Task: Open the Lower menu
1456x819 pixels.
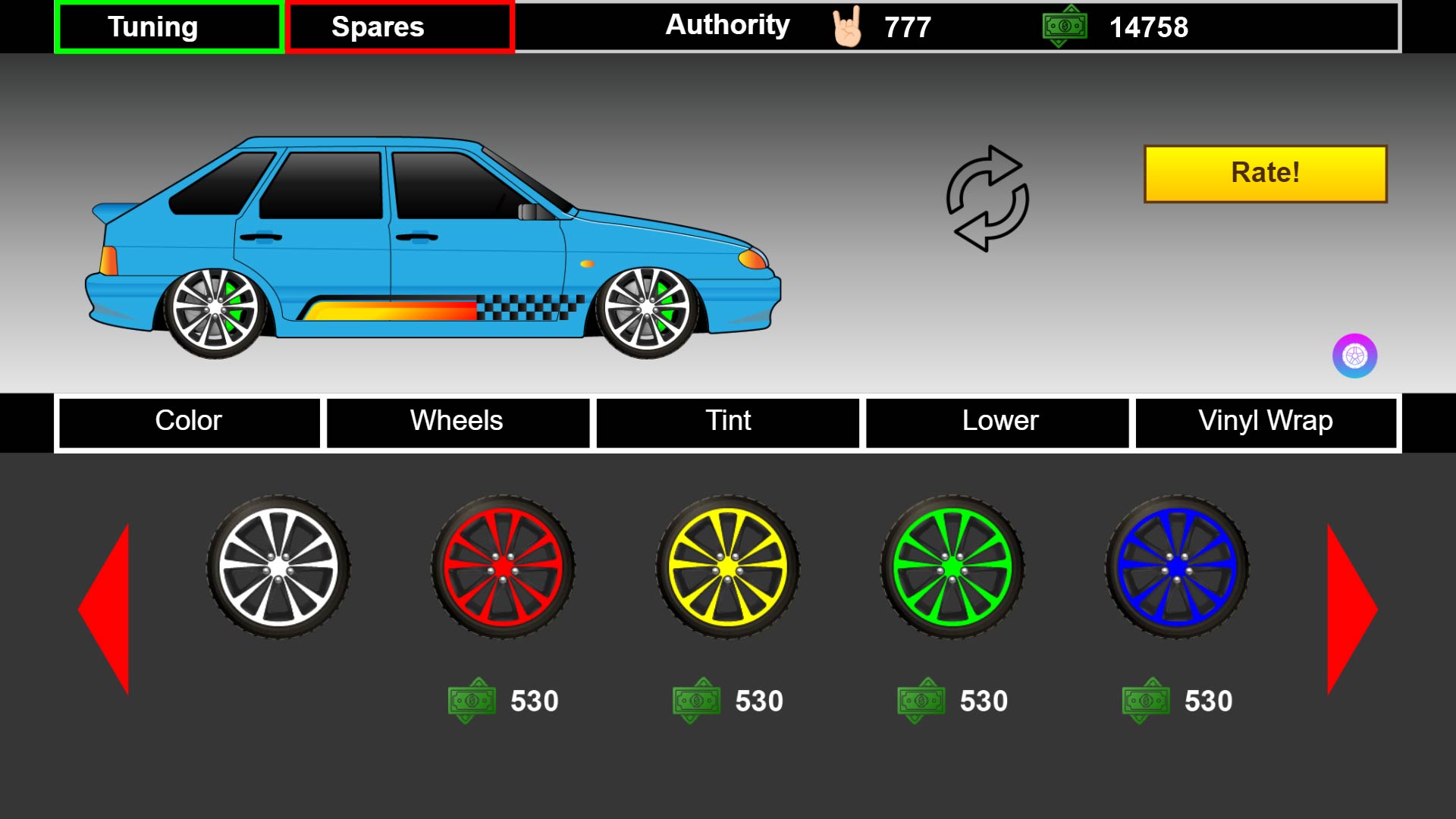Action: click(x=997, y=421)
